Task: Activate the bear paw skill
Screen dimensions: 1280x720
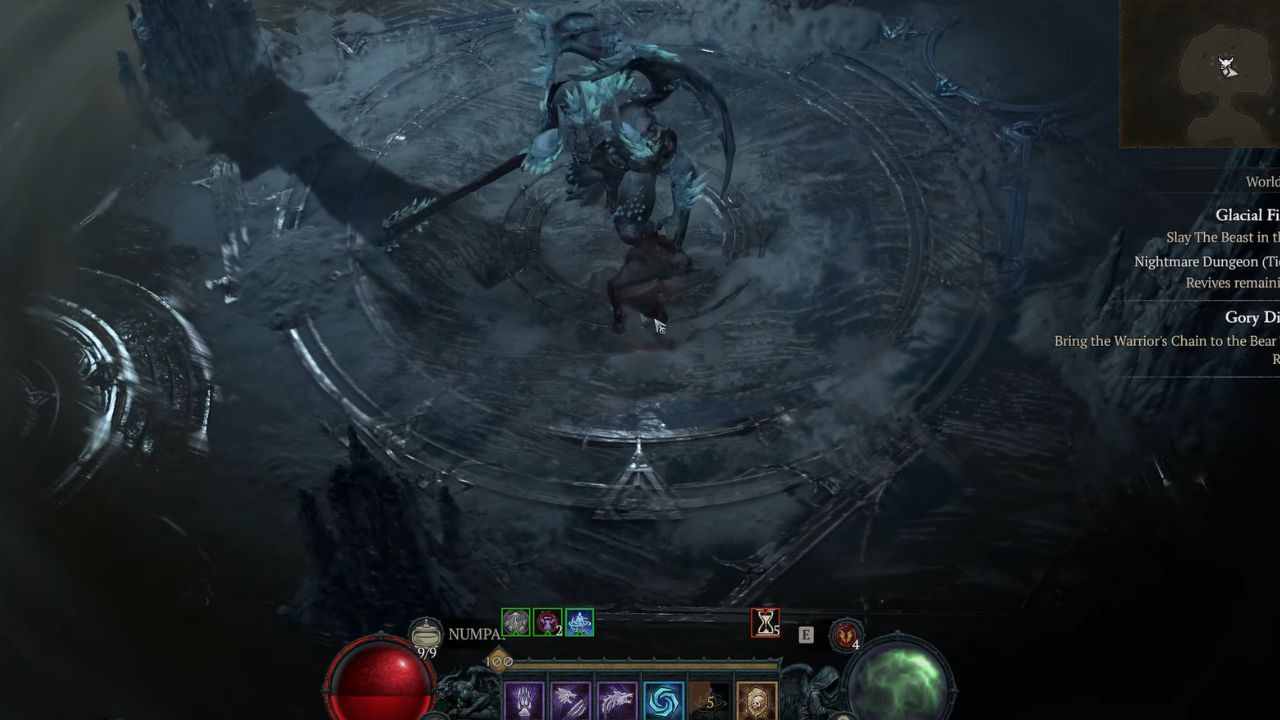Action: [x=525, y=702]
